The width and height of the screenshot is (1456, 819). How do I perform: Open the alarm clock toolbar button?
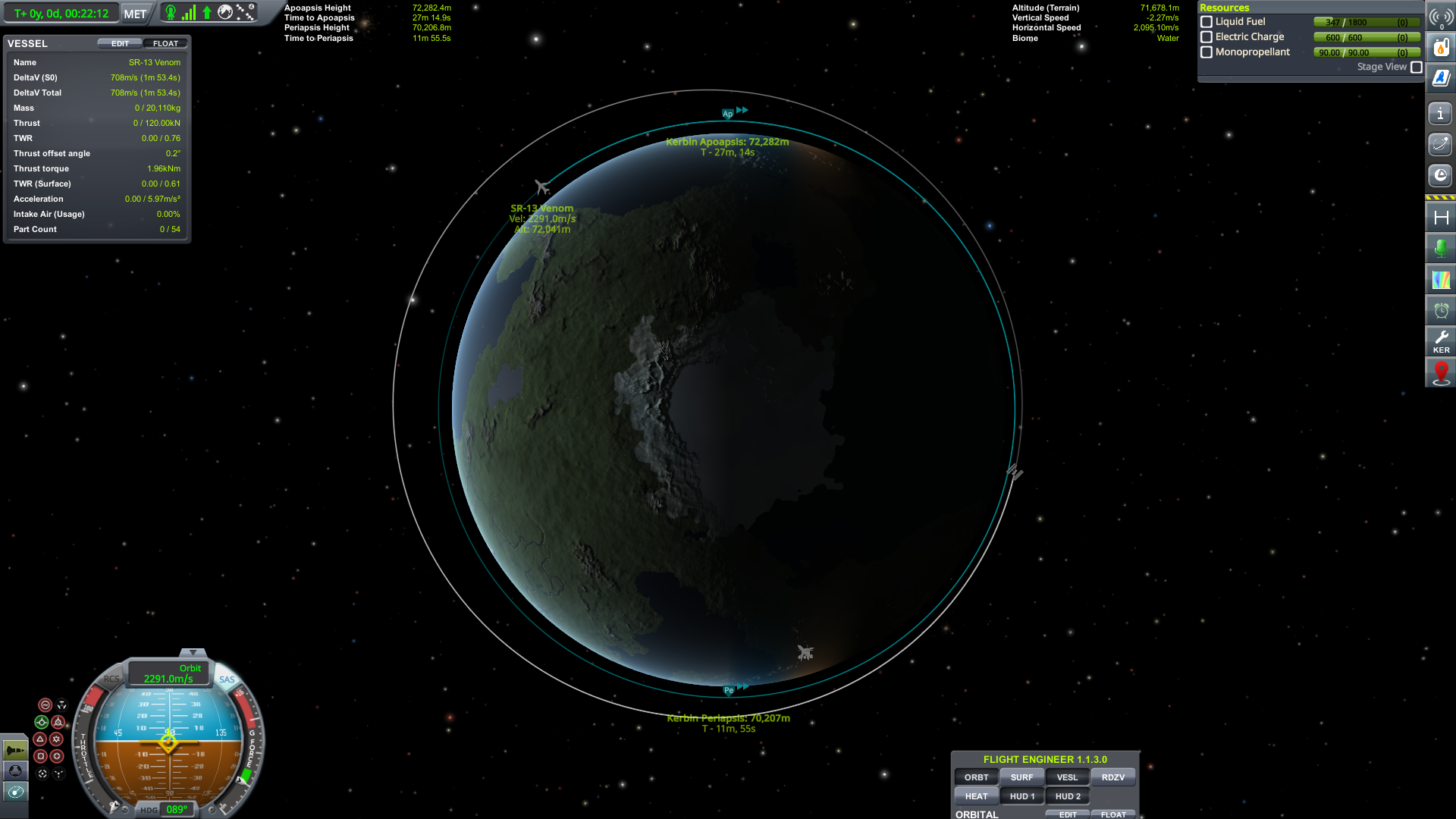pyautogui.click(x=1441, y=310)
